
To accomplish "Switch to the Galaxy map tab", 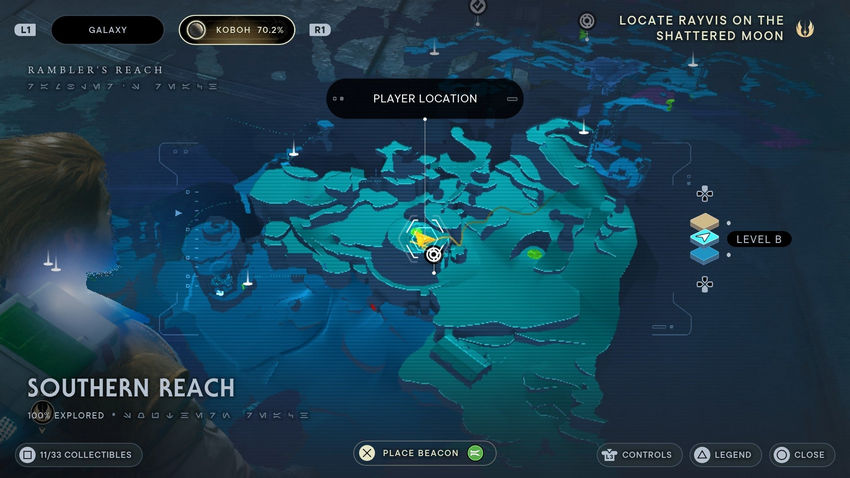I will point(107,30).
